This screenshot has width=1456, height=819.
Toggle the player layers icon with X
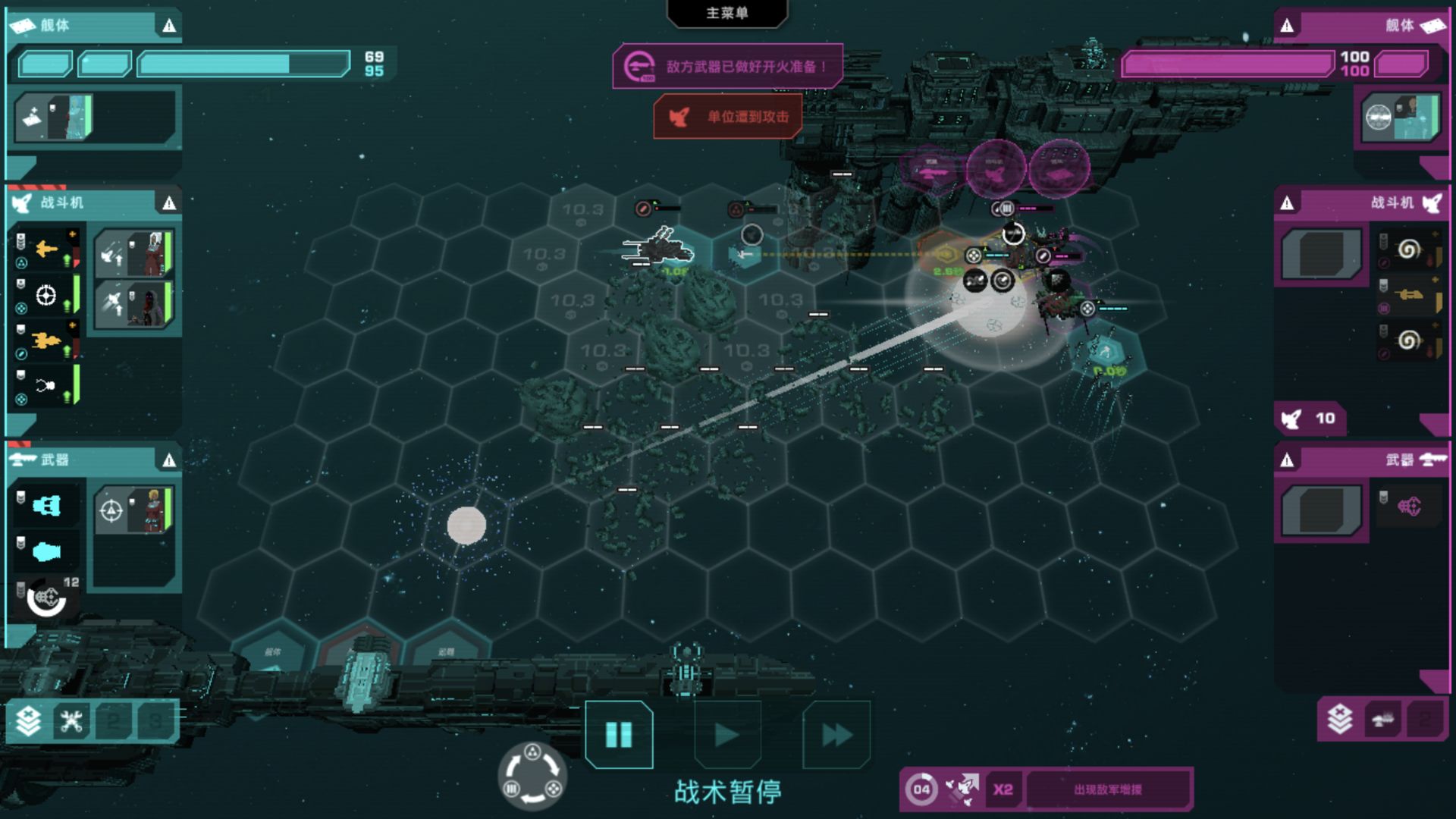pyautogui.click(x=29, y=720)
